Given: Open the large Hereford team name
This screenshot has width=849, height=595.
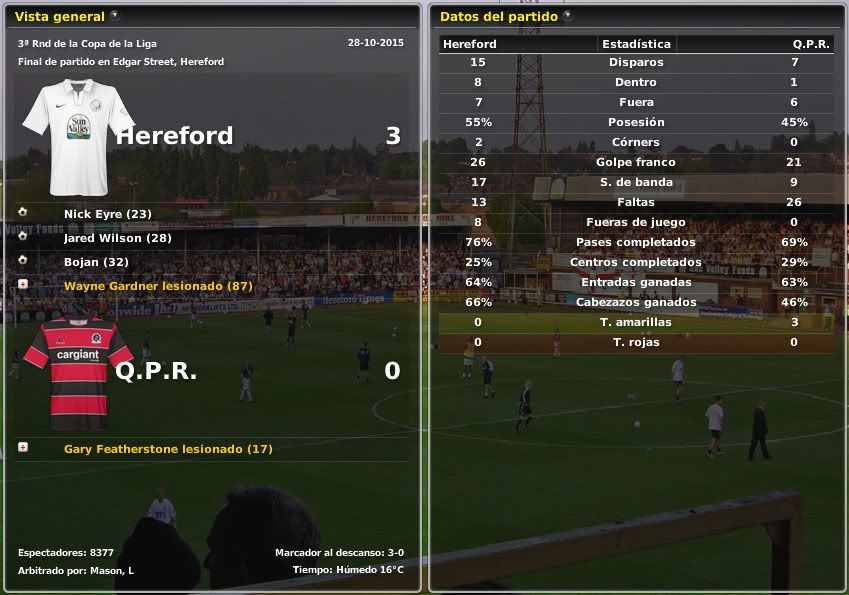Looking at the screenshot, I should pos(174,136).
